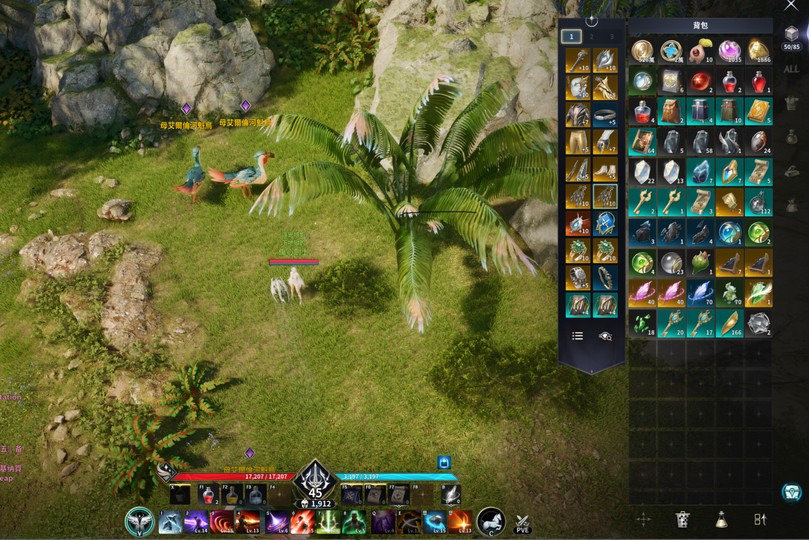Image resolution: width=809 pixels, height=540 pixels.
Task: Use the red potion quick slot
Action: [208, 494]
